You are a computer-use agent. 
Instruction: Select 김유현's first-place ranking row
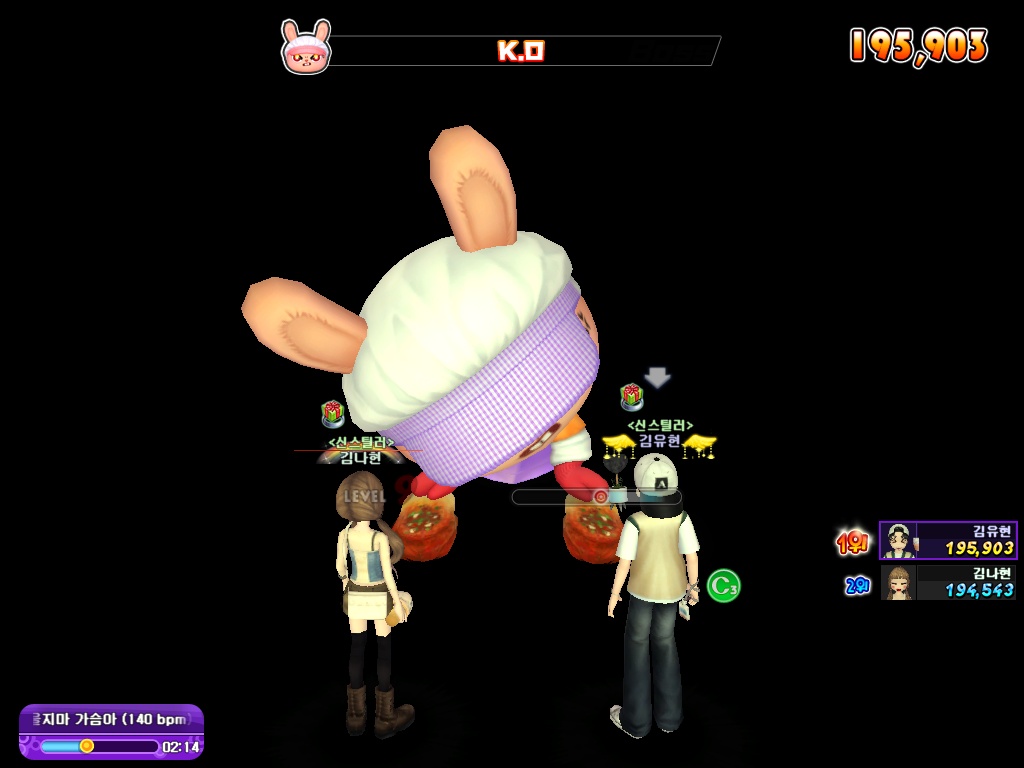(947, 540)
